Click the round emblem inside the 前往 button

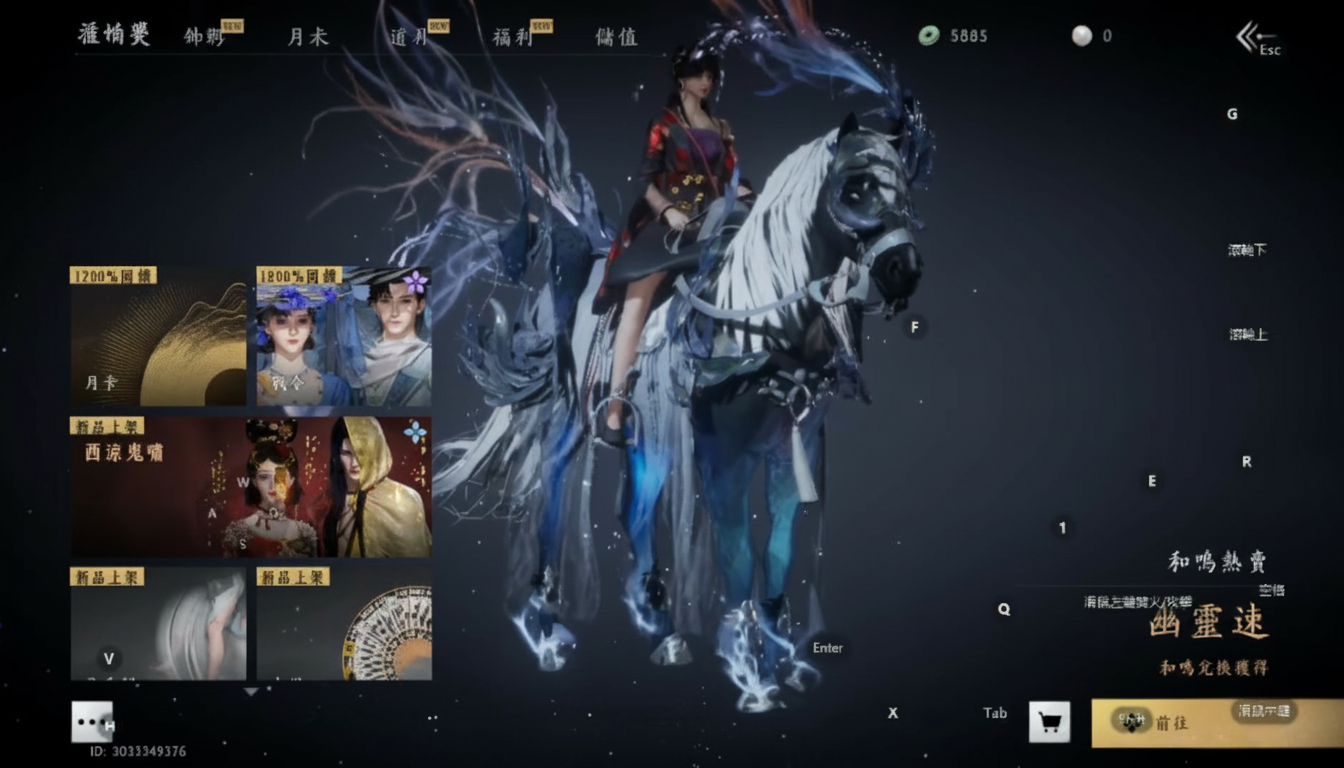tap(1132, 722)
